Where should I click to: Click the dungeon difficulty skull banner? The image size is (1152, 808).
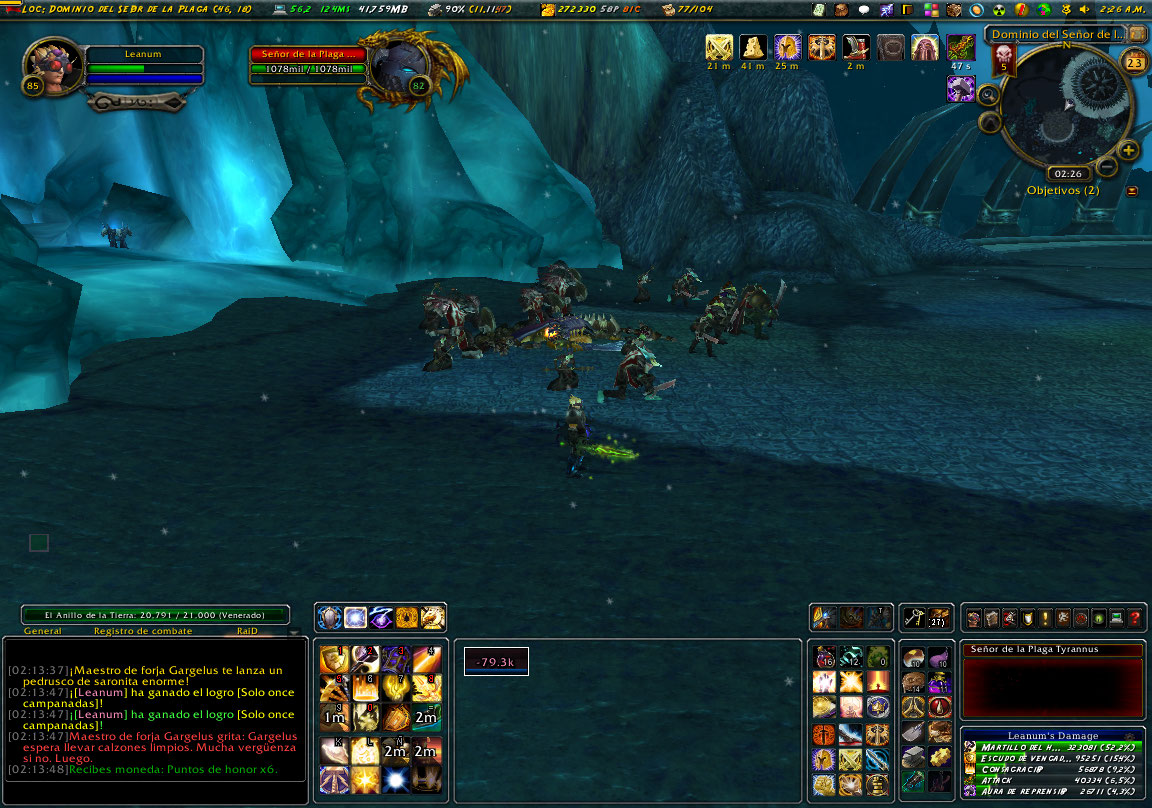pos(1004,59)
